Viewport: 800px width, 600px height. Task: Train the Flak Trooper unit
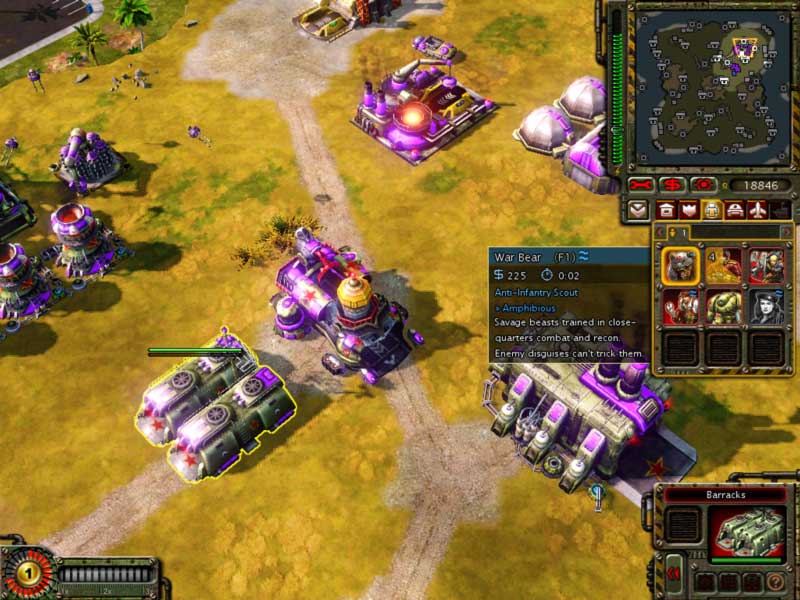click(x=767, y=266)
